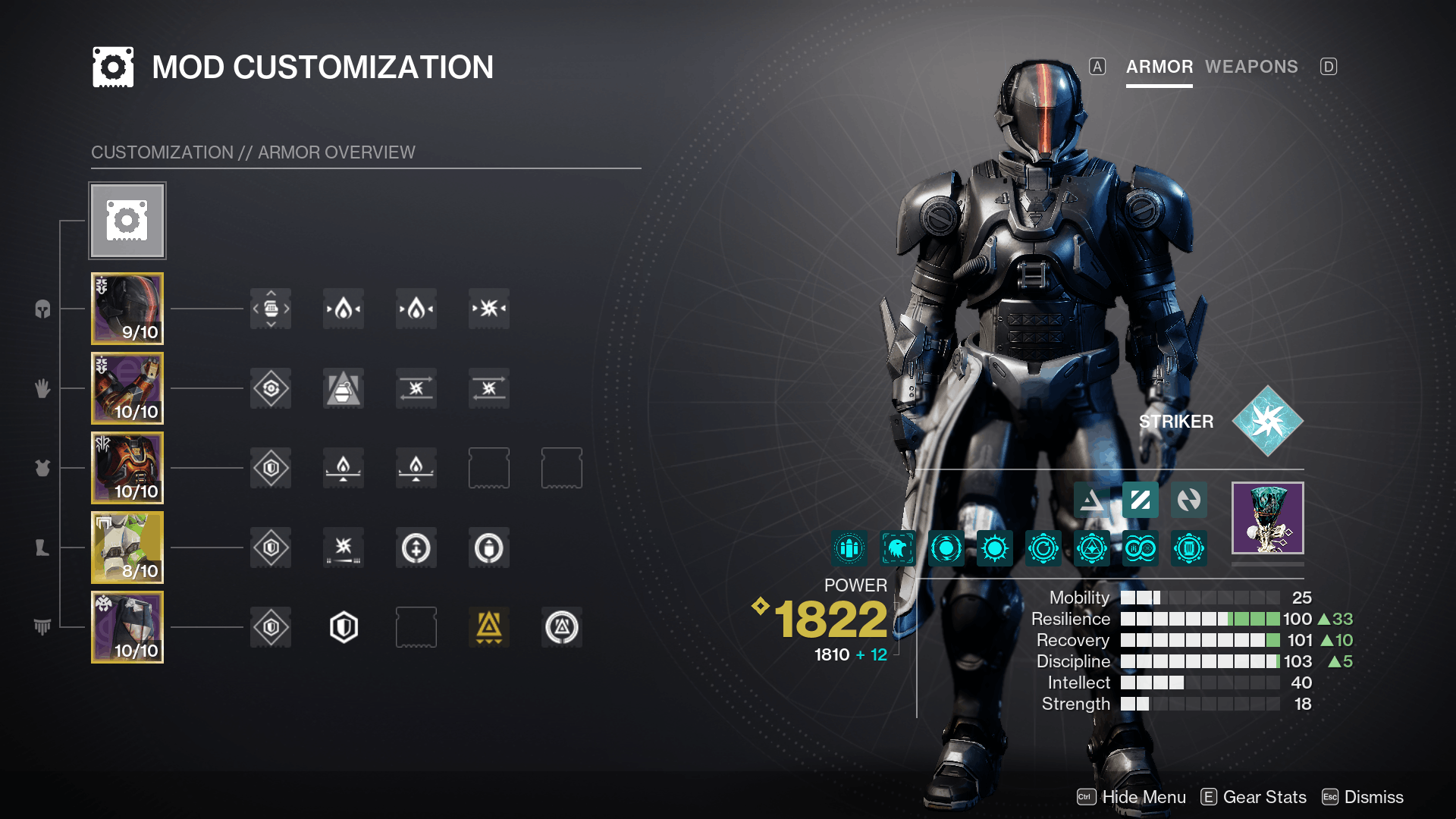Open the empty mod slot on the class item row
The width and height of the screenshot is (1456, 819).
click(x=416, y=627)
